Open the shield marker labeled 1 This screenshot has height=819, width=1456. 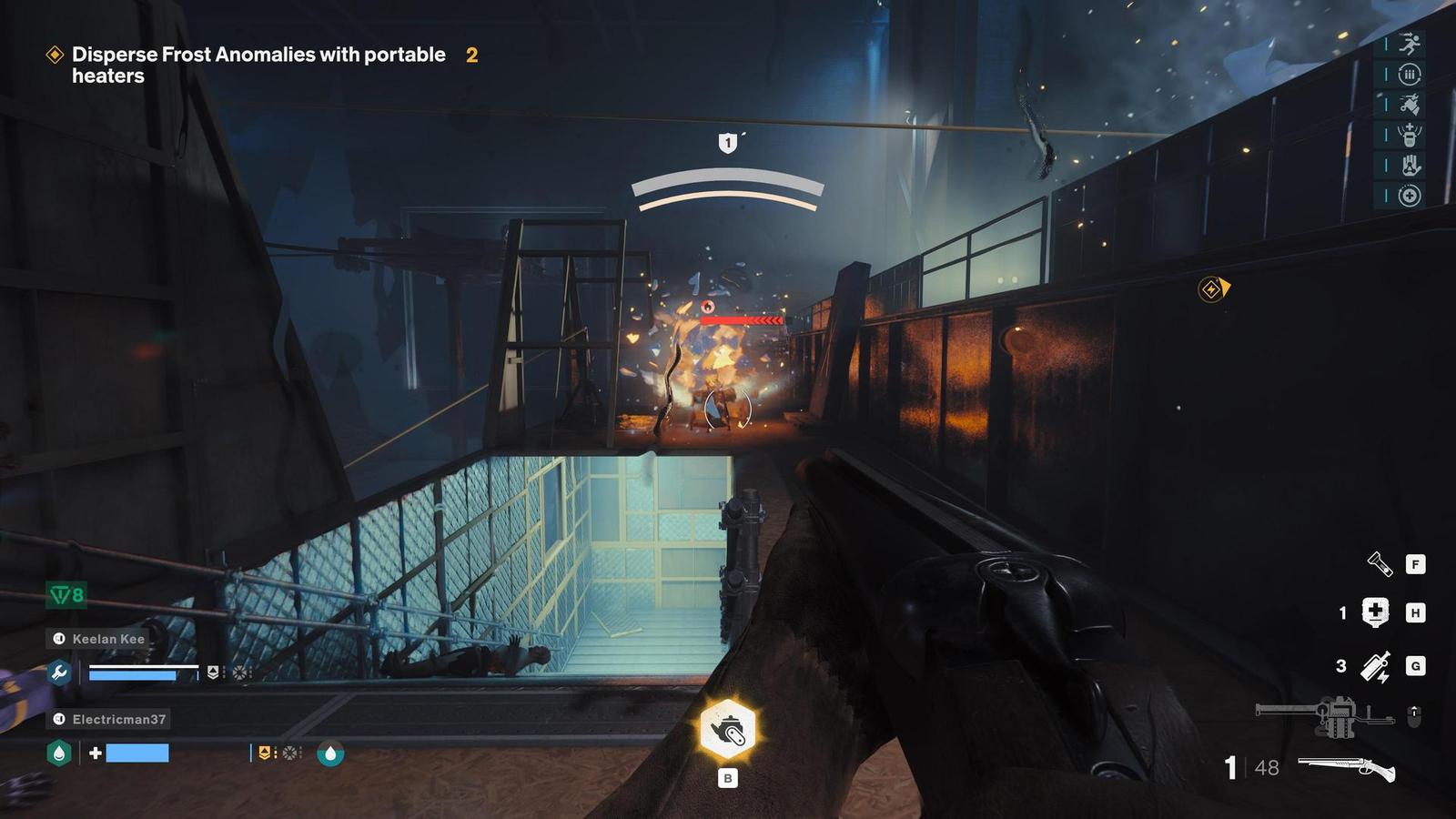(726, 143)
